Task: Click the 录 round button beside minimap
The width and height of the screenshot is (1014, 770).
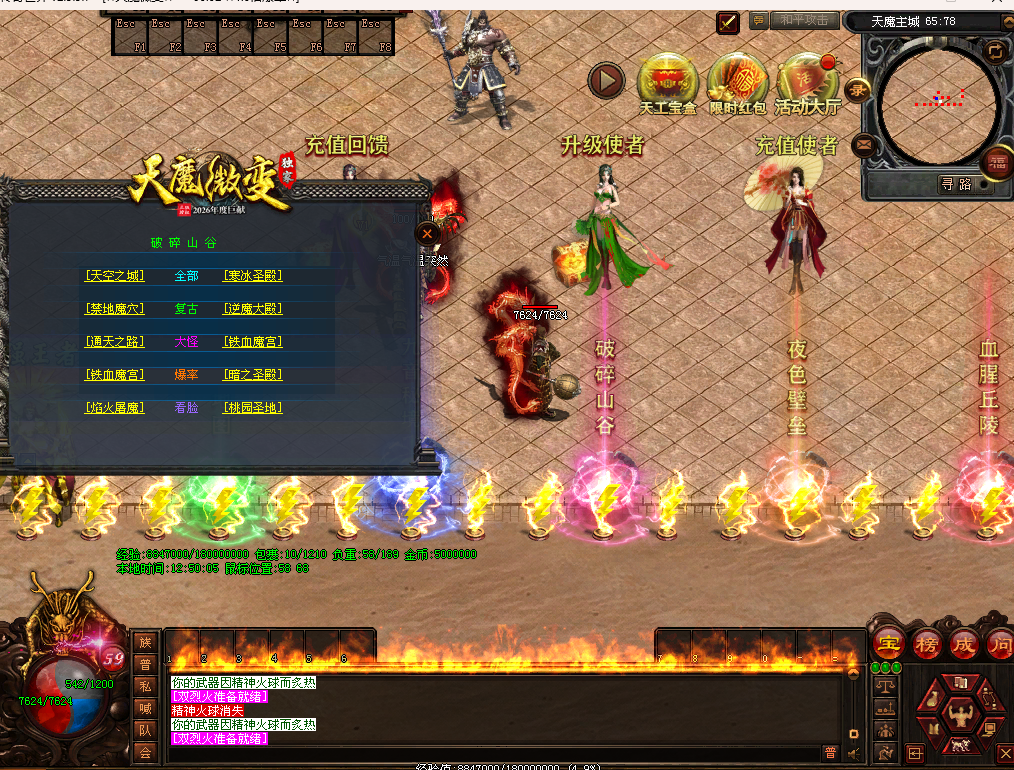Action: [x=859, y=90]
